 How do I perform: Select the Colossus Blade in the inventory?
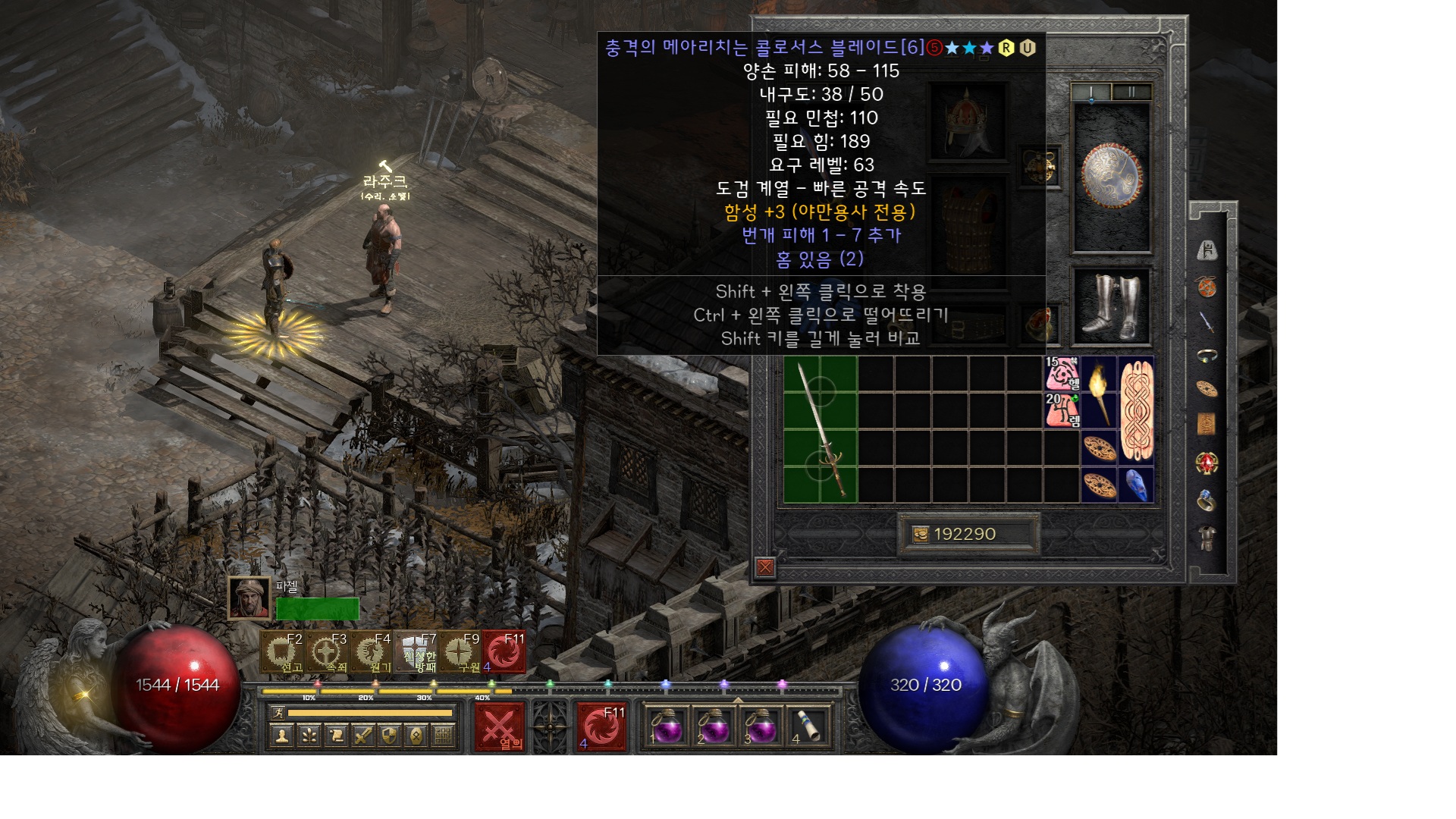821,429
